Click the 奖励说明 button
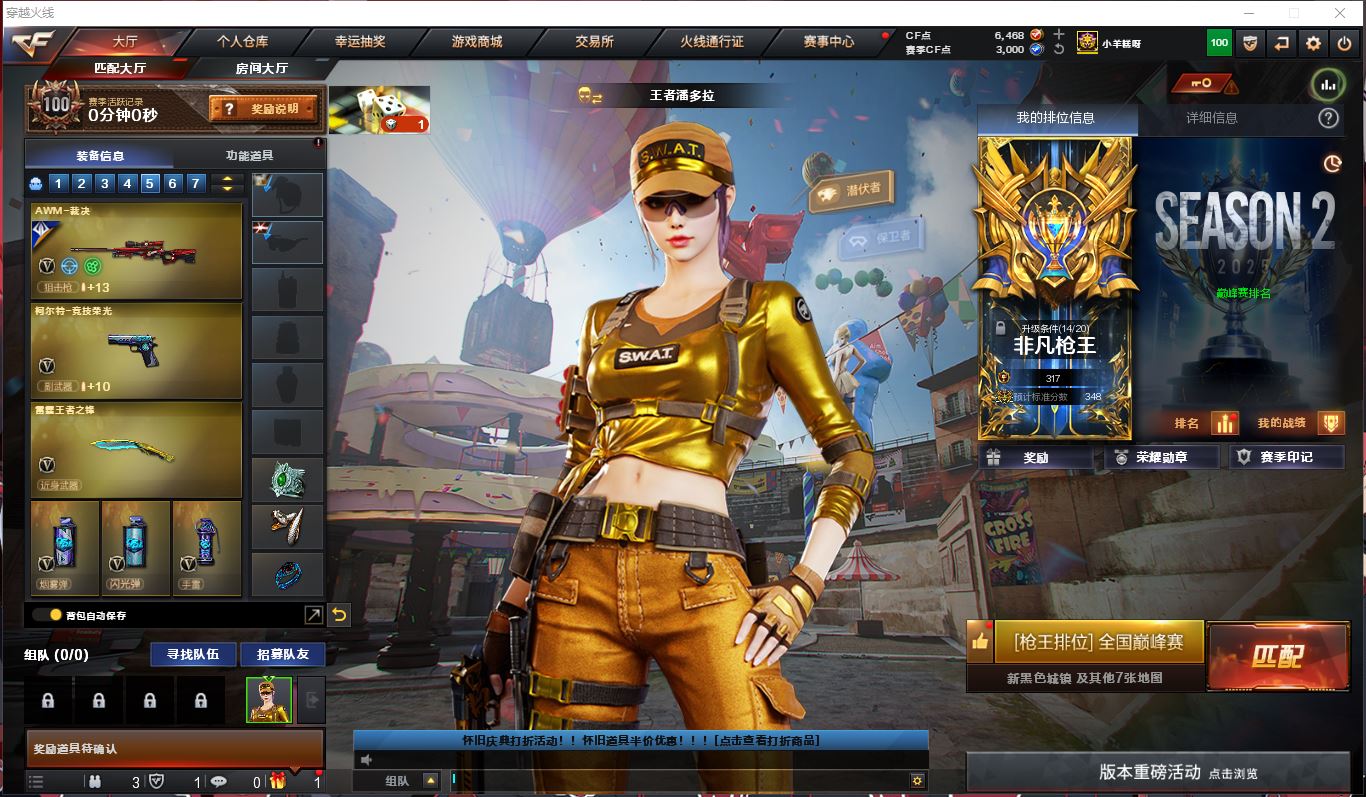1366x797 pixels. [x=264, y=108]
